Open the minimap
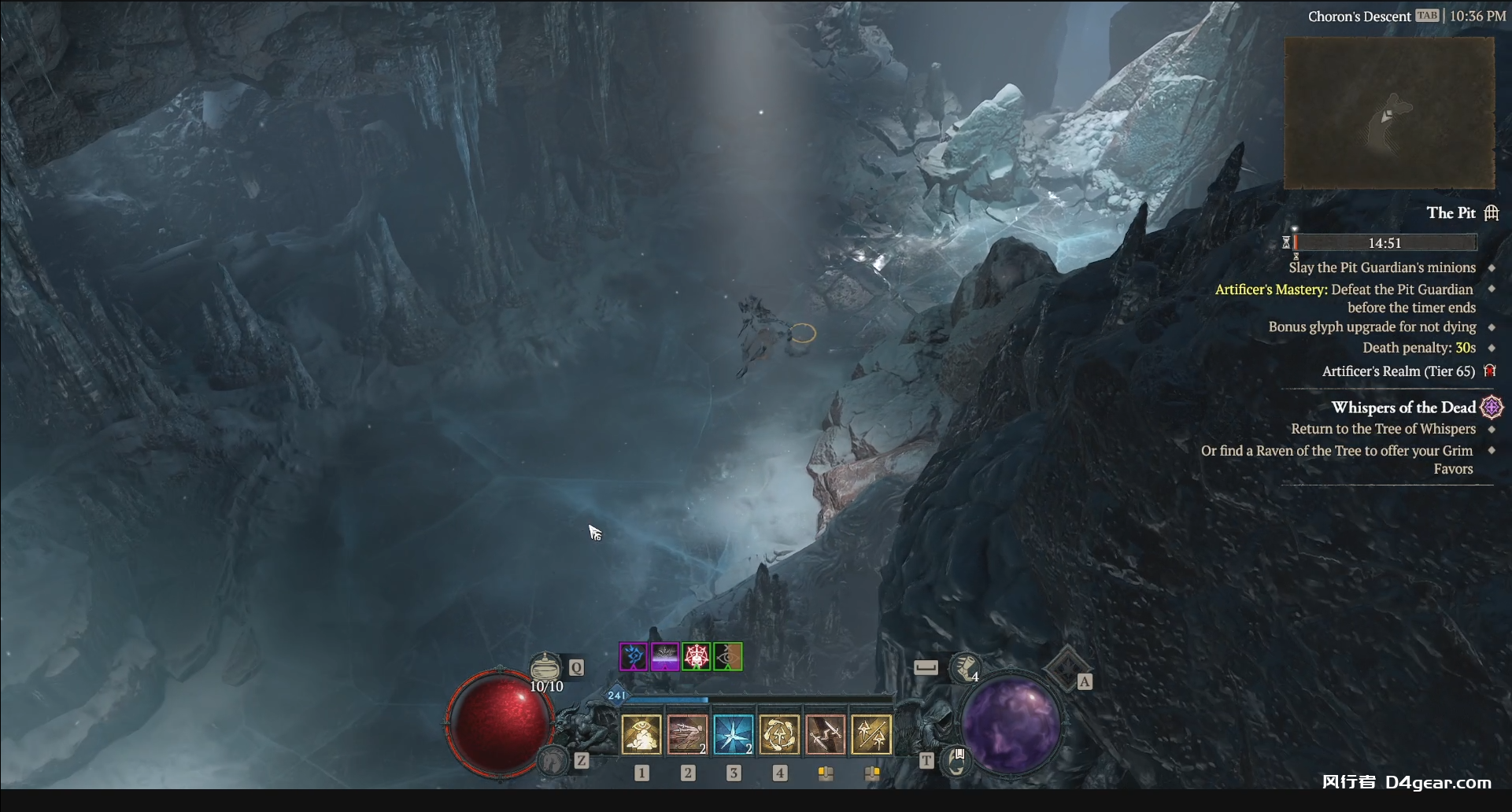 tap(1389, 113)
